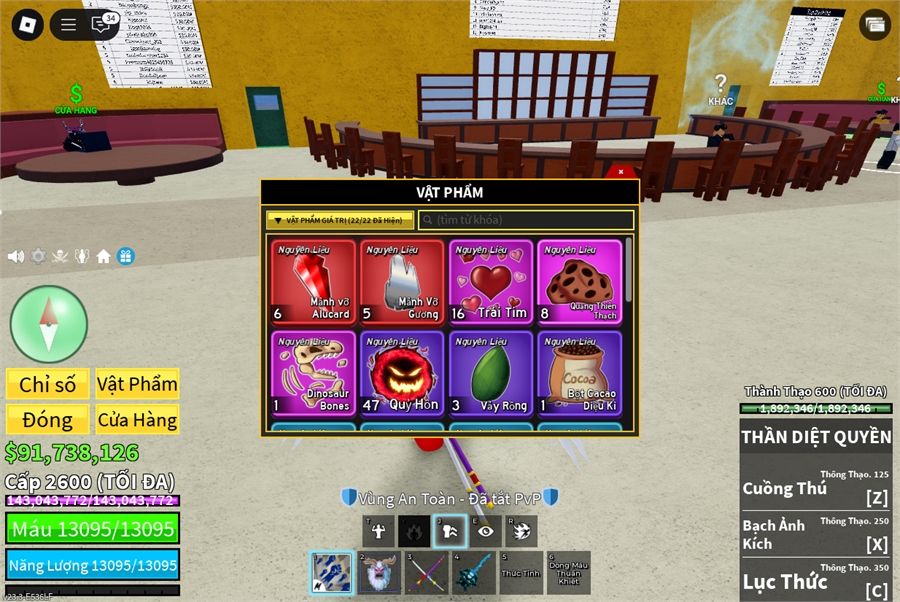Viewport: 900px width, 602px height.
Task: Open the Chỉ số stats menu
Action: pos(48,384)
